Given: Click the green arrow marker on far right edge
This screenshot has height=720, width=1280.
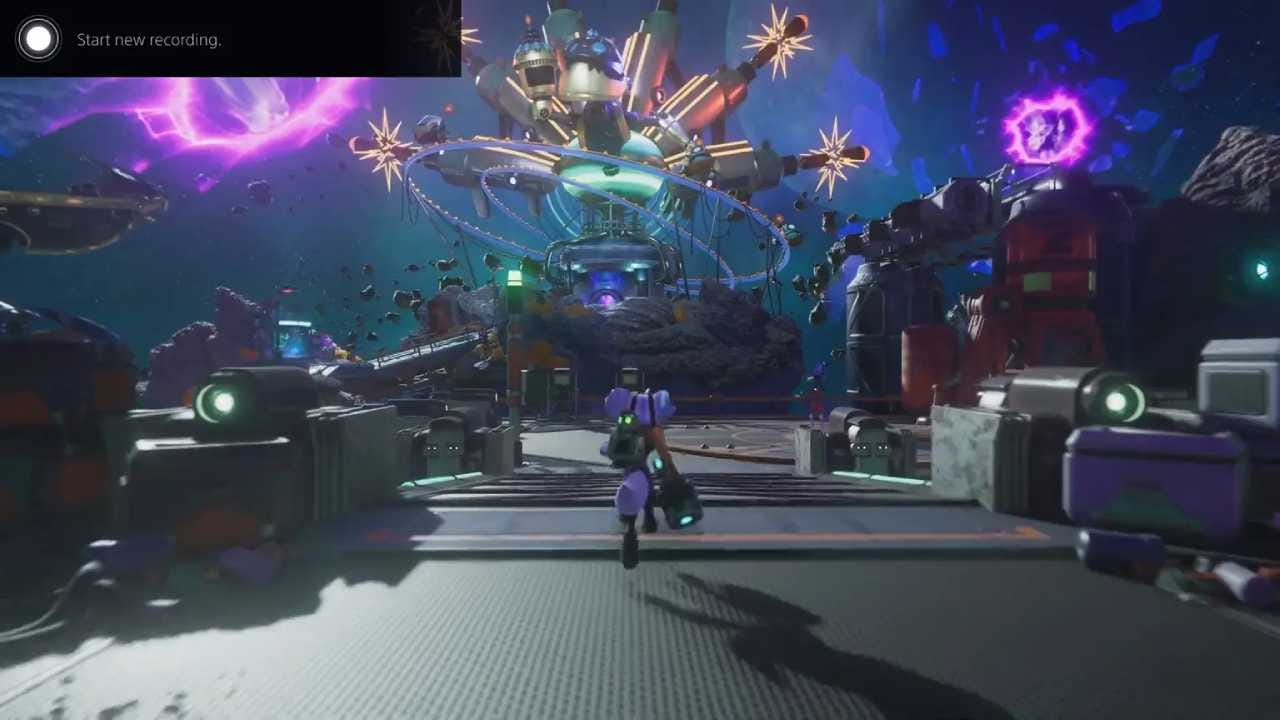Looking at the screenshot, I should click(x=1262, y=269).
